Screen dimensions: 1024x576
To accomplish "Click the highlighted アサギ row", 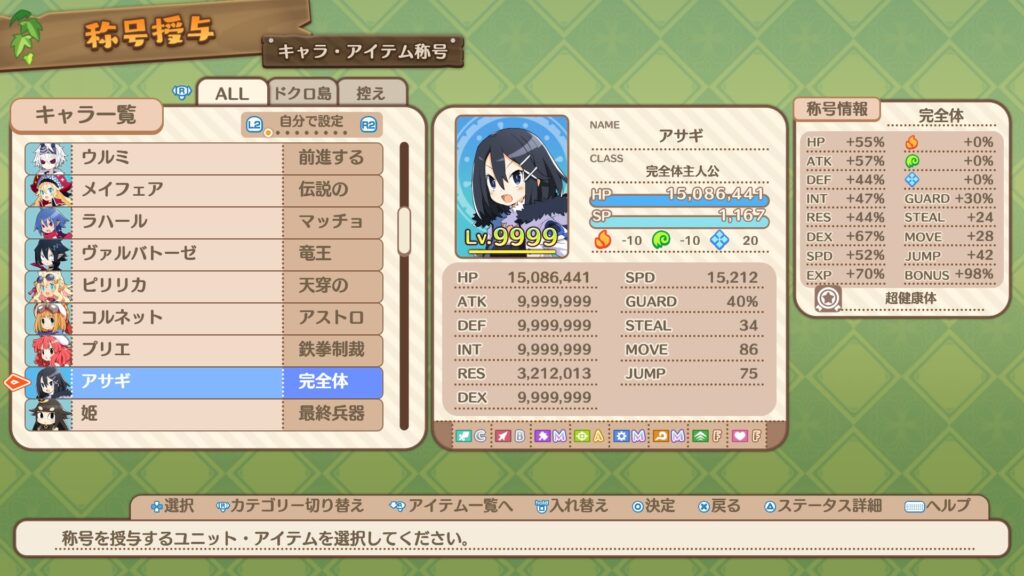I will 204,381.
